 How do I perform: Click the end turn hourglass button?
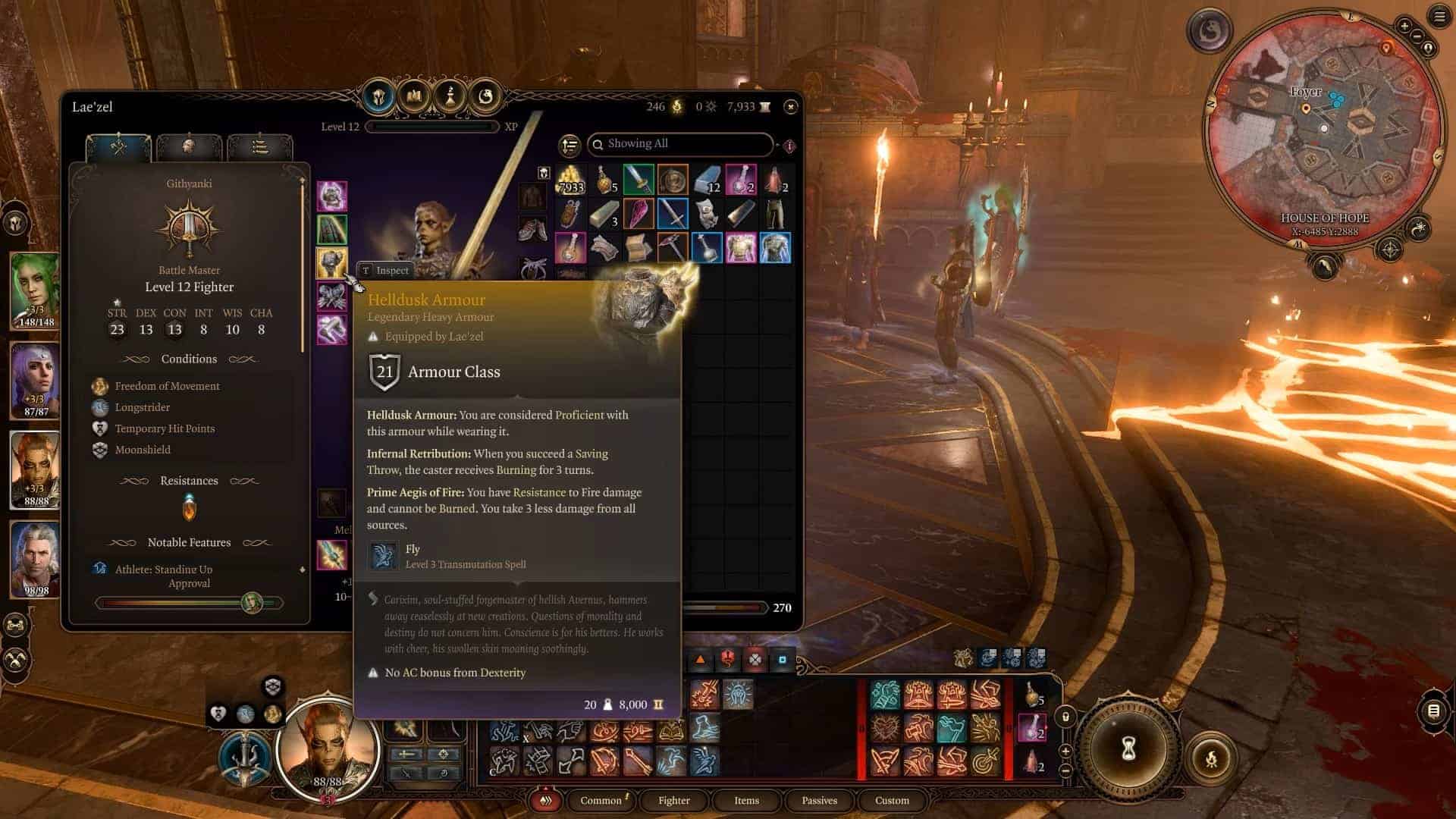click(x=1128, y=750)
